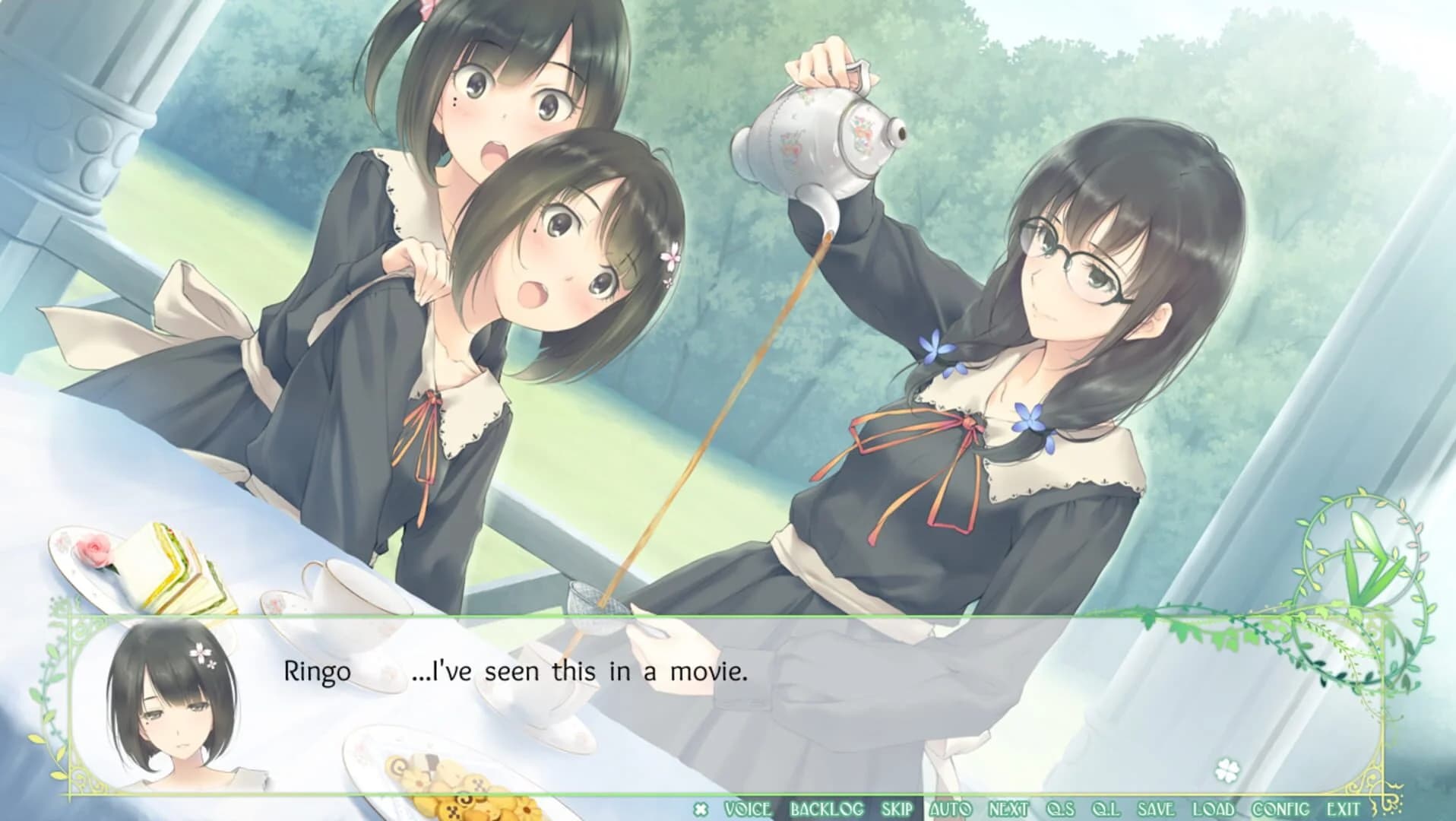This screenshot has width=1456, height=821.
Task: Toggle AUTO read mode
Action: click(949, 808)
